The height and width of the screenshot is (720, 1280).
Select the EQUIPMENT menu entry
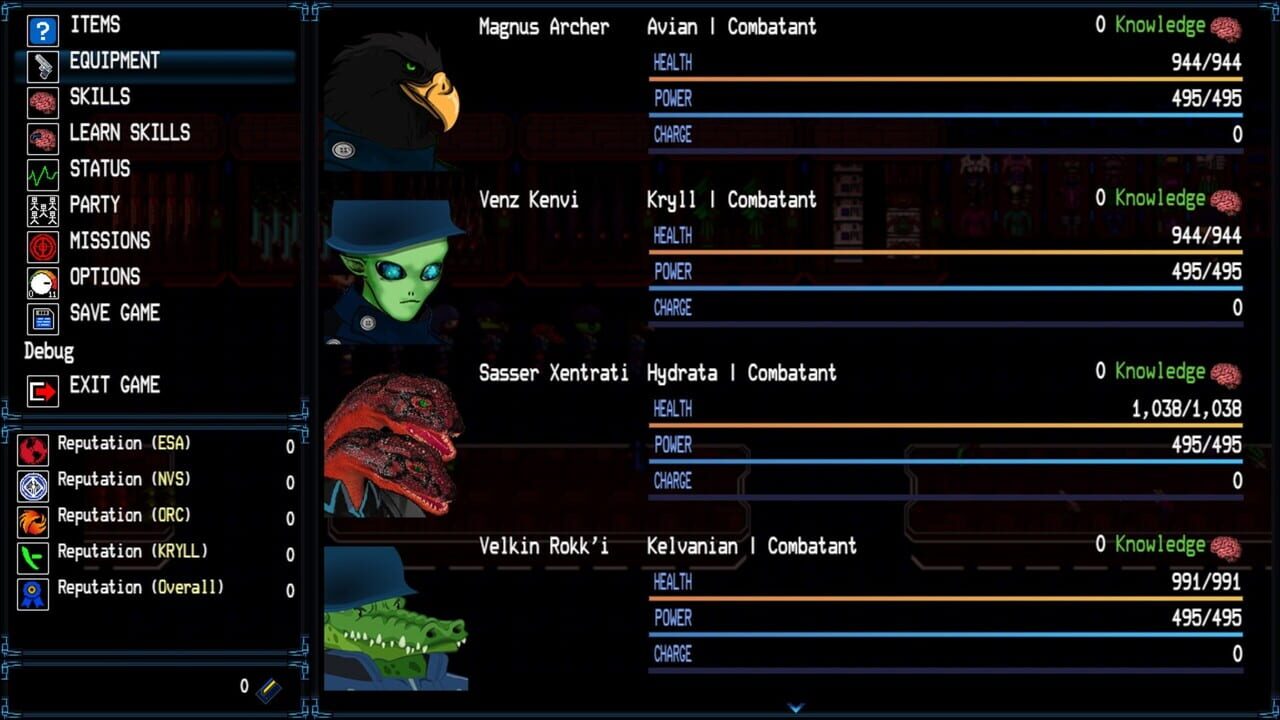[x=115, y=60]
